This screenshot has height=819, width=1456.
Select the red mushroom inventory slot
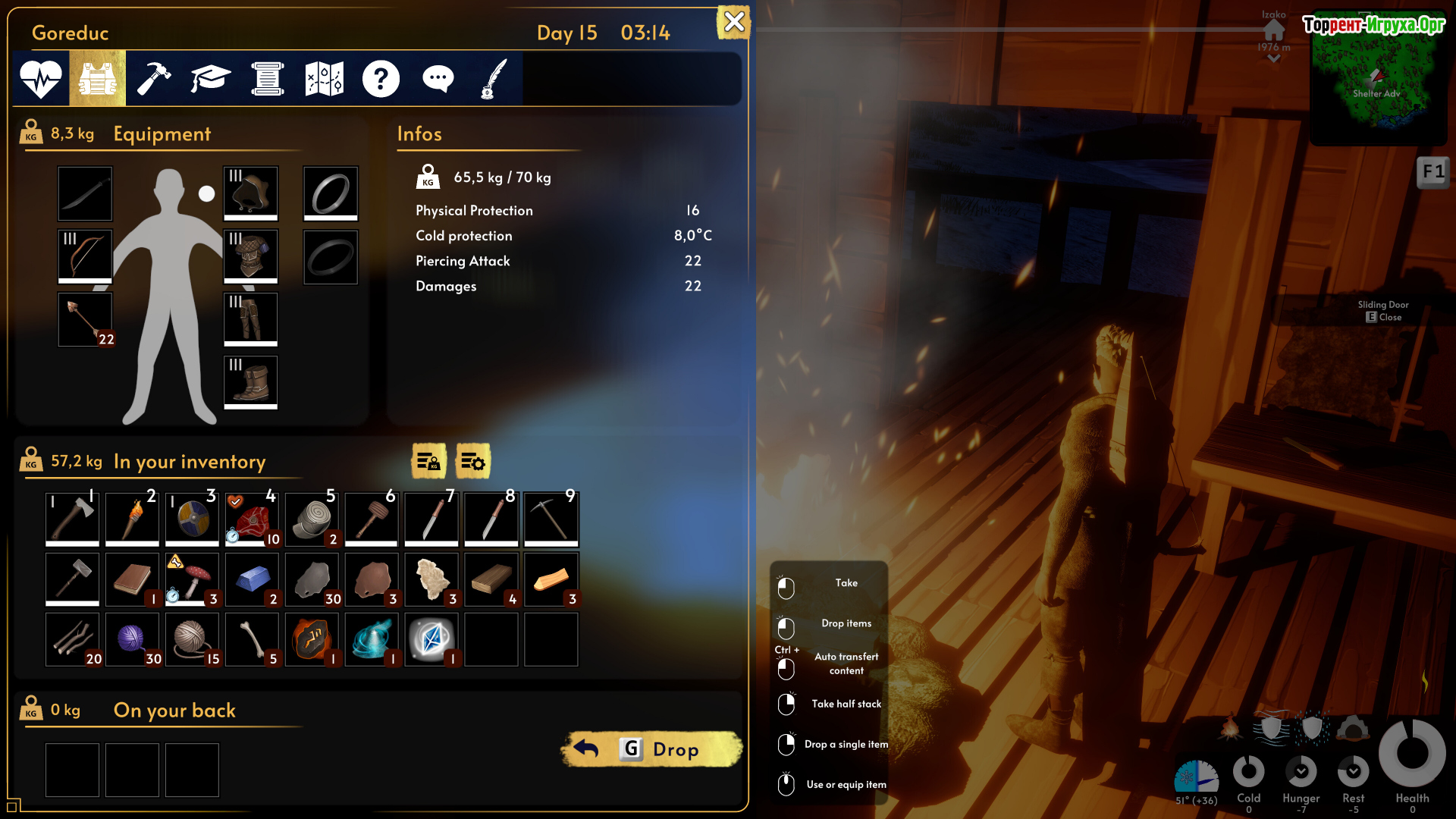coord(192,579)
